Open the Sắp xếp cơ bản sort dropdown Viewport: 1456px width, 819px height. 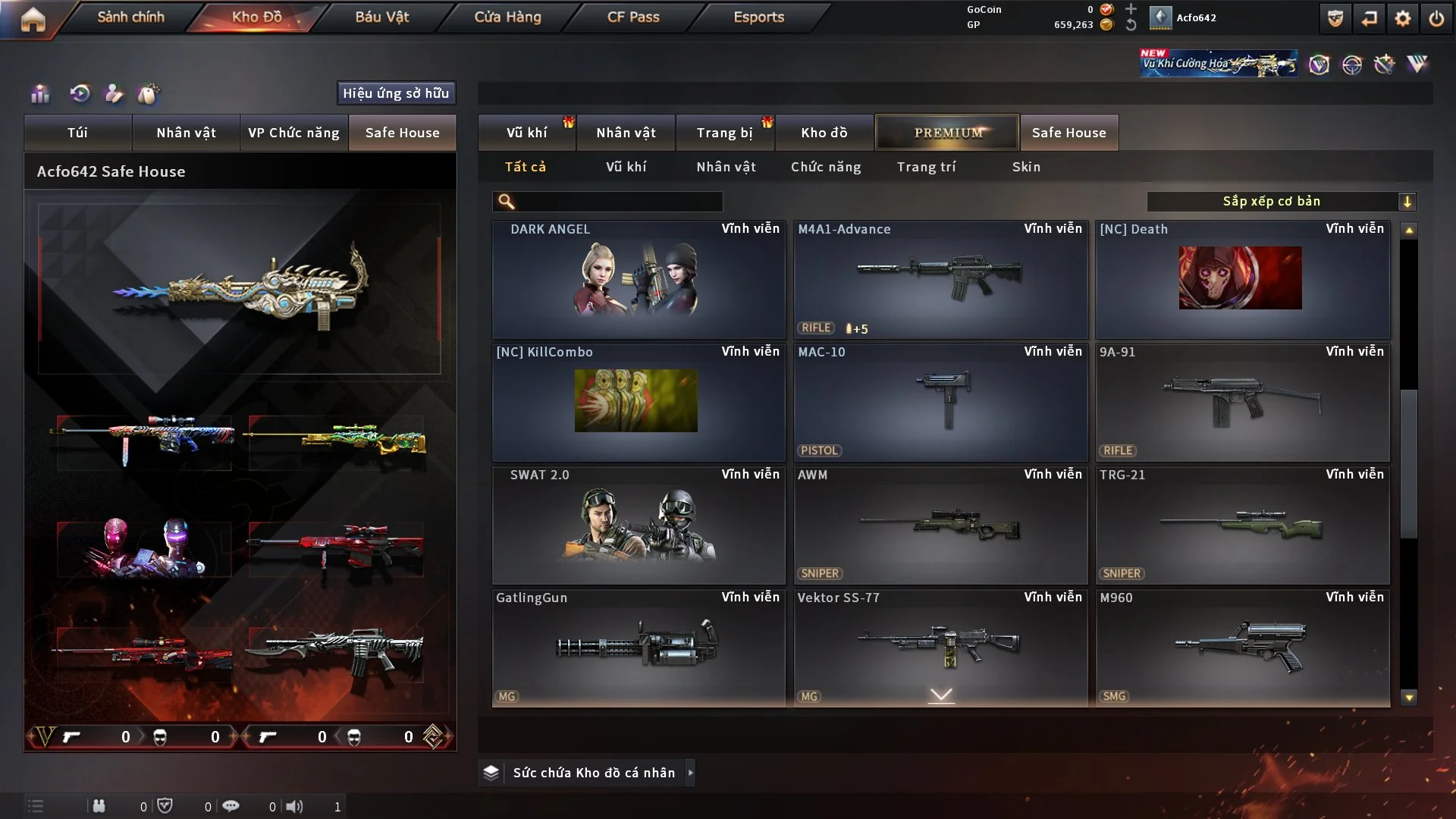click(1281, 202)
